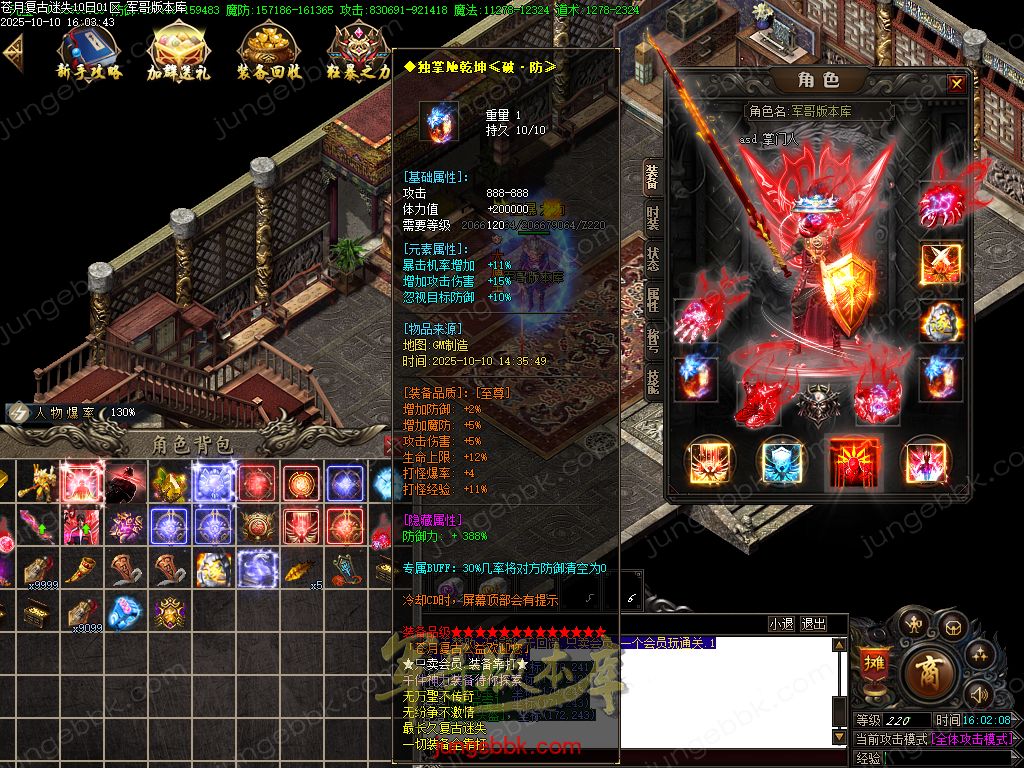The height and width of the screenshot is (768, 1024).
Task: Switch to the 时装 costume tab
Action: (x=652, y=216)
